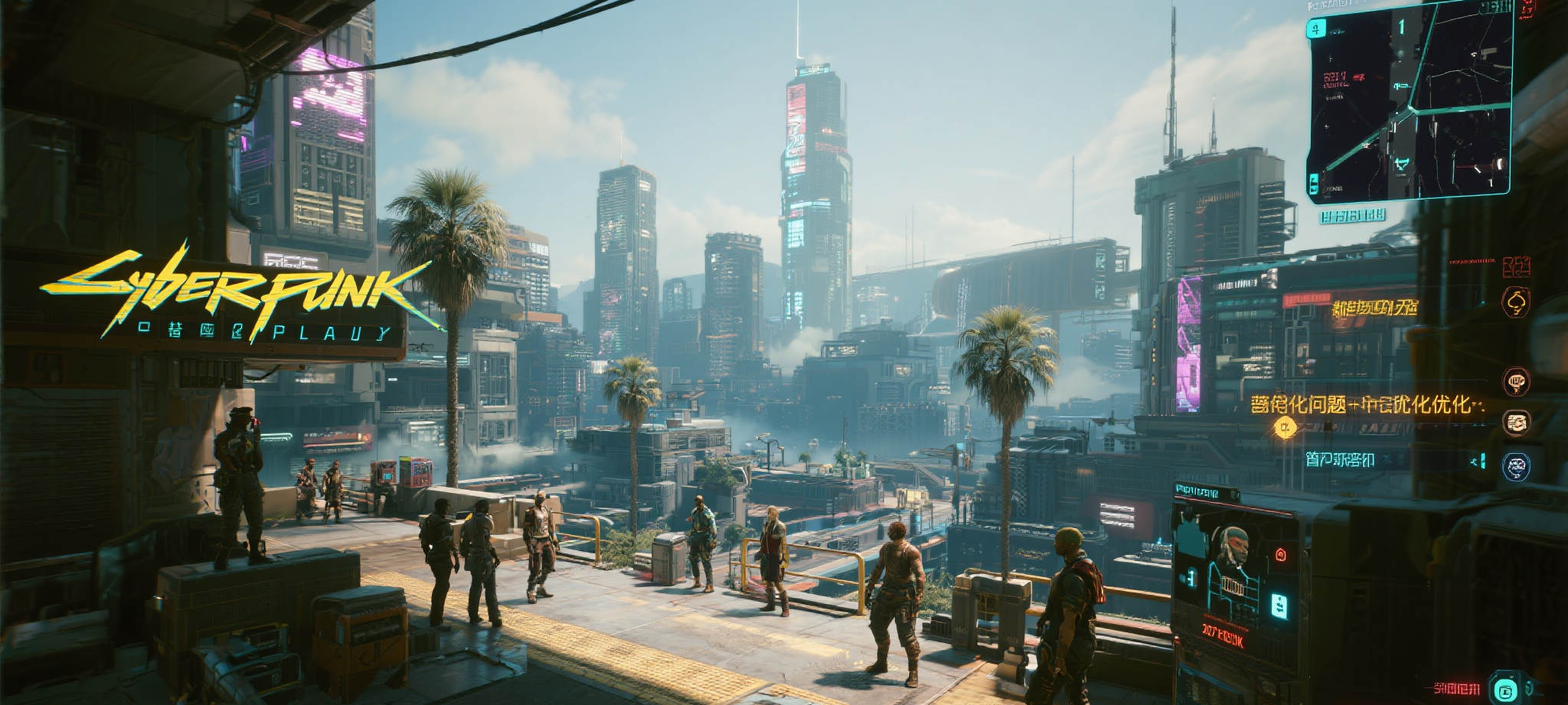Open the character portrait in the scanner panel
Viewport: 1568px width, 705px height.
point(1232,547)
